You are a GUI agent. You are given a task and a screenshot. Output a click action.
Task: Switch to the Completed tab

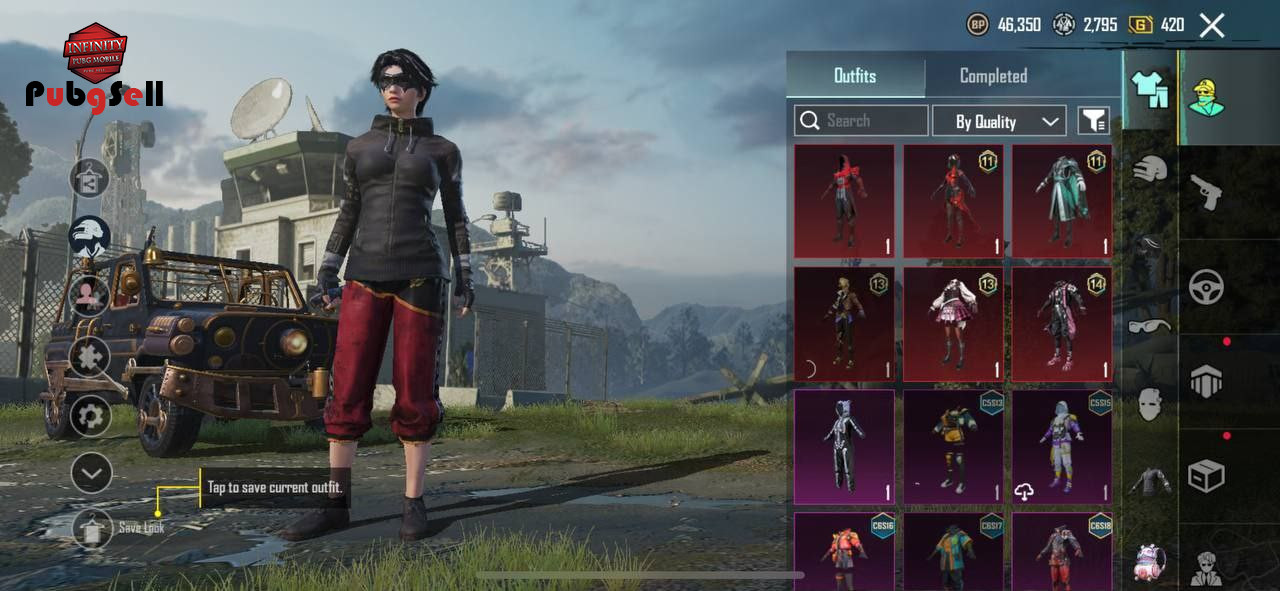[993, 76]
